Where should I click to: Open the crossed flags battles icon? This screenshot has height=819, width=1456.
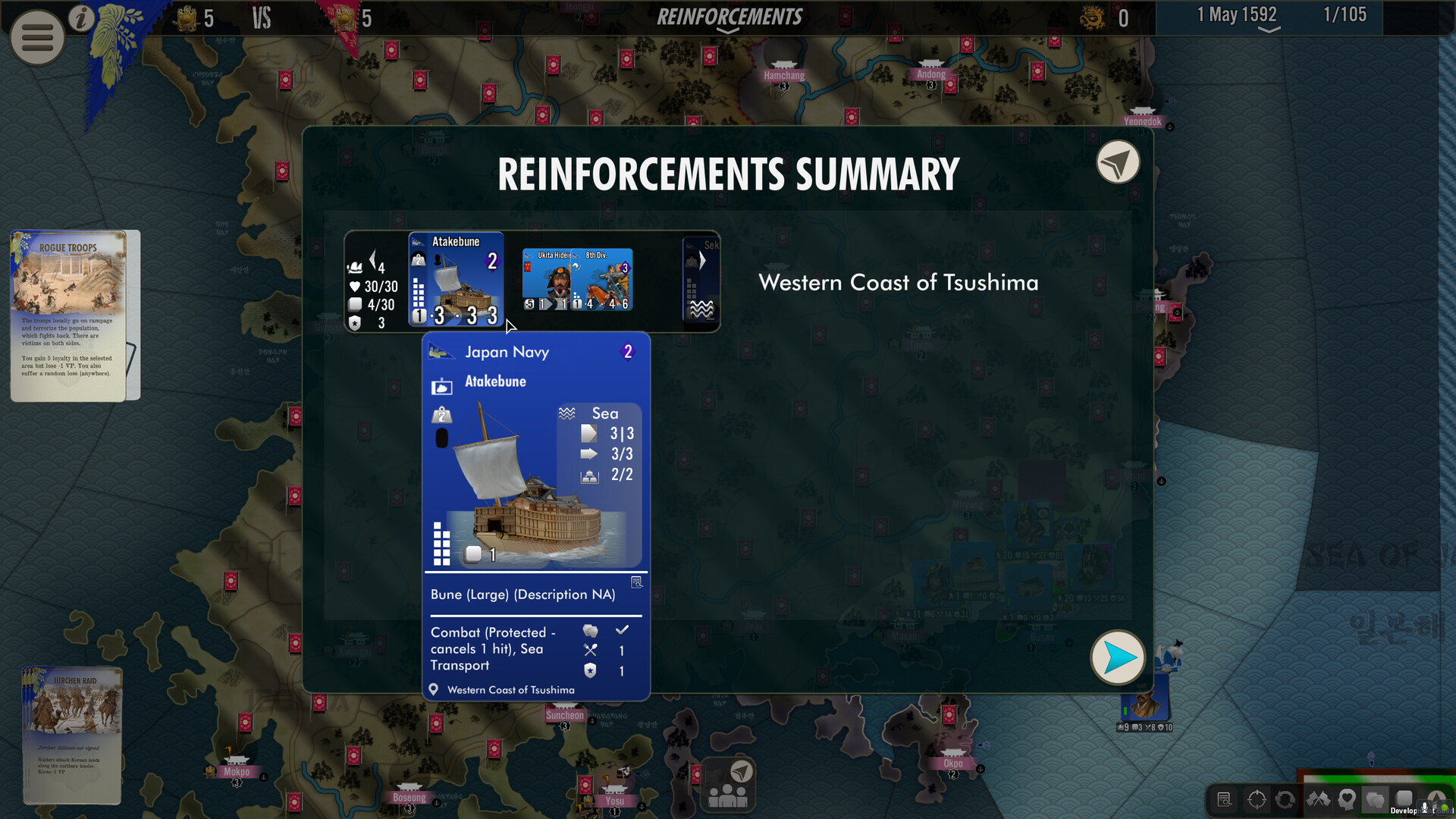coord(1318,800)
